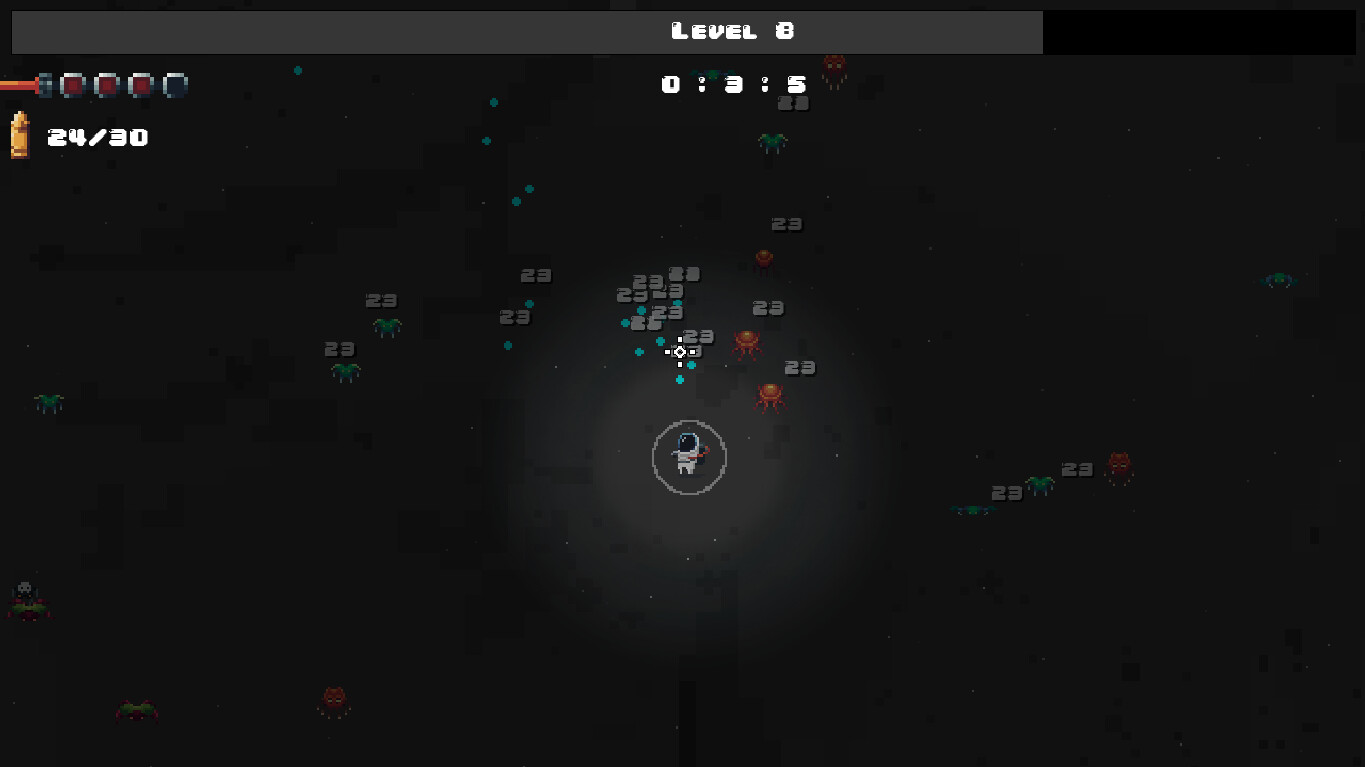The height and width of the screenshot is (767, 1365).
Task: Click the green alien creature on far left edge
Action: 46,403
